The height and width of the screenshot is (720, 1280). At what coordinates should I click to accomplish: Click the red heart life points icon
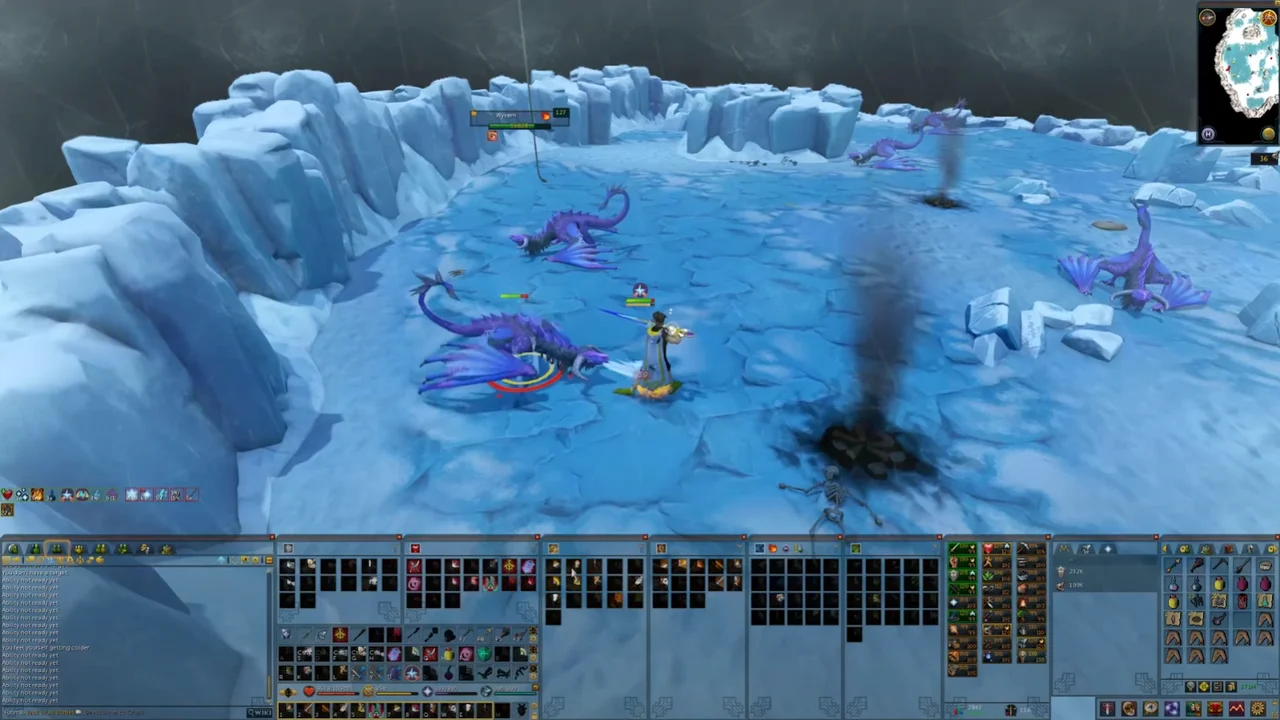[x=309, y=691]
